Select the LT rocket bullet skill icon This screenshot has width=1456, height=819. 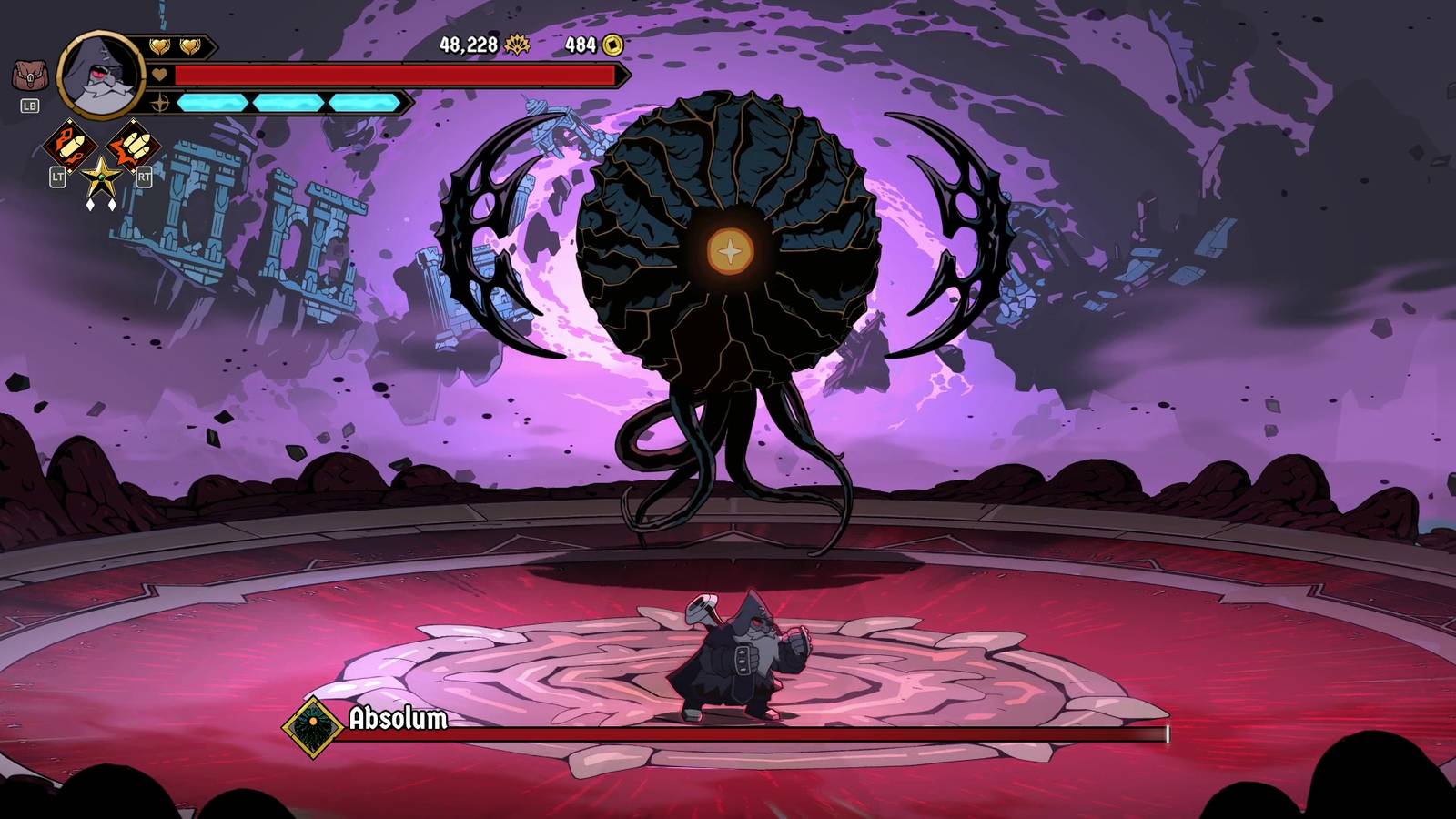point(71,145)
